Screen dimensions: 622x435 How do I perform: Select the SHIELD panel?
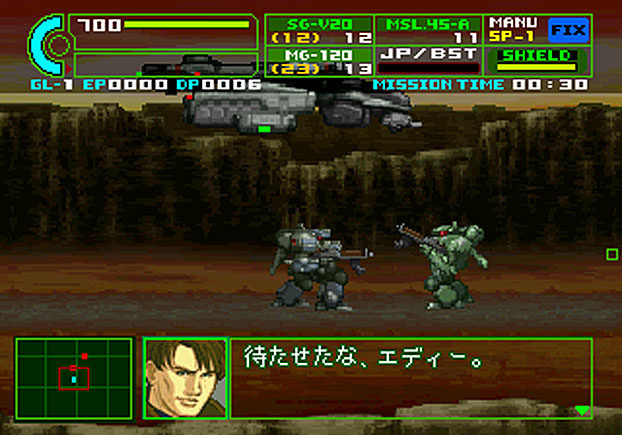click(537, 61)
